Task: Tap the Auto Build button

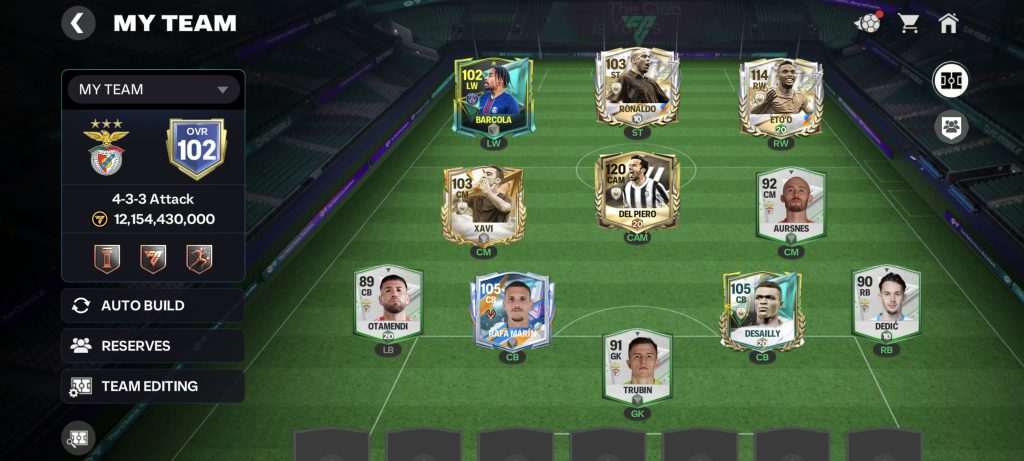Action: [153, 306]
